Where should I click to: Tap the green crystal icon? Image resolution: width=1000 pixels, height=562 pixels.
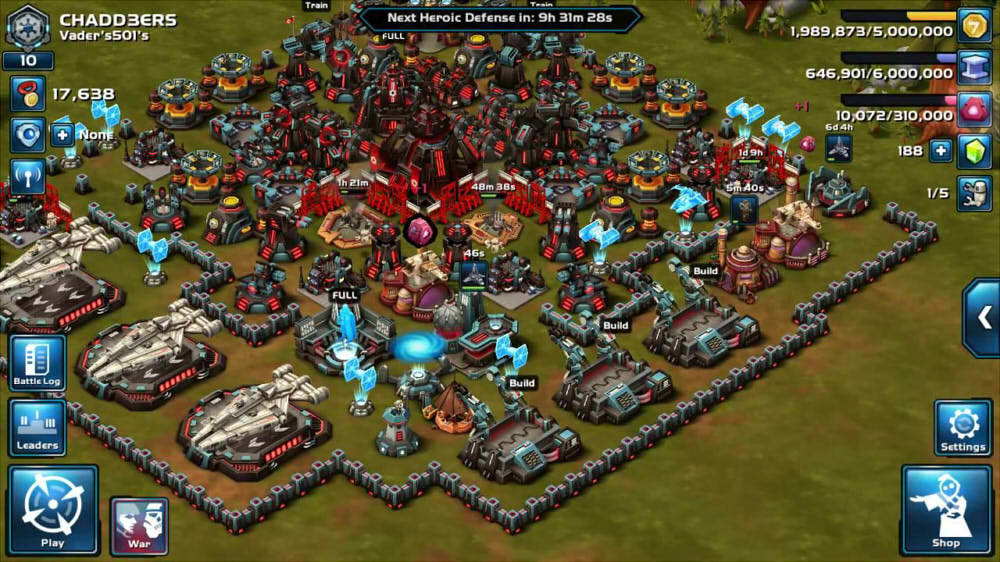974,151
